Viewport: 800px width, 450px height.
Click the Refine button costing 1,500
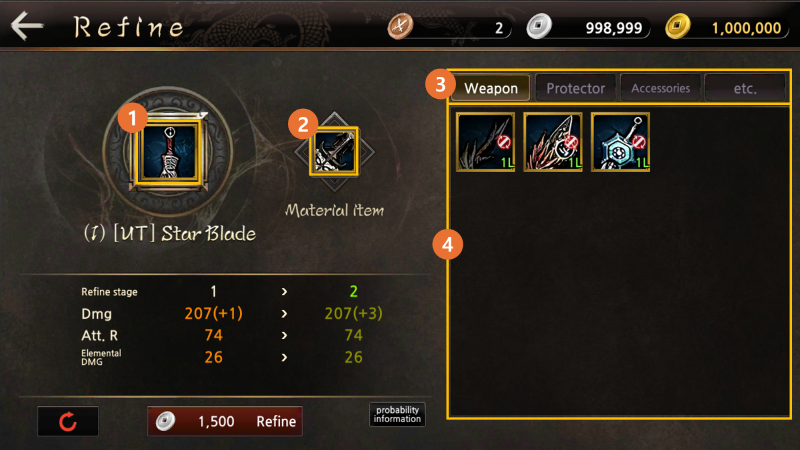[x=225, y=421]
